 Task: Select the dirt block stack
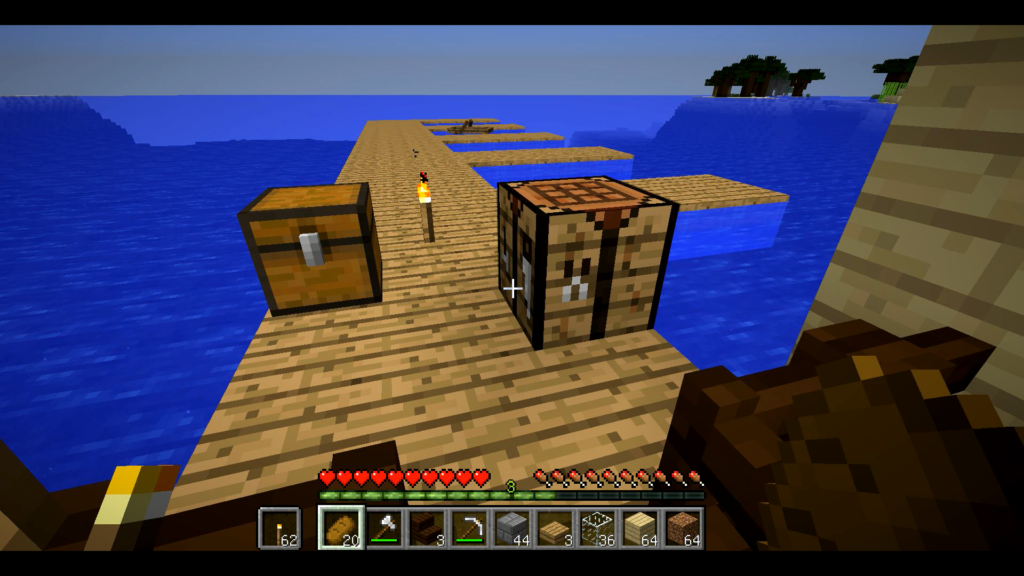(x=684, y=528)
